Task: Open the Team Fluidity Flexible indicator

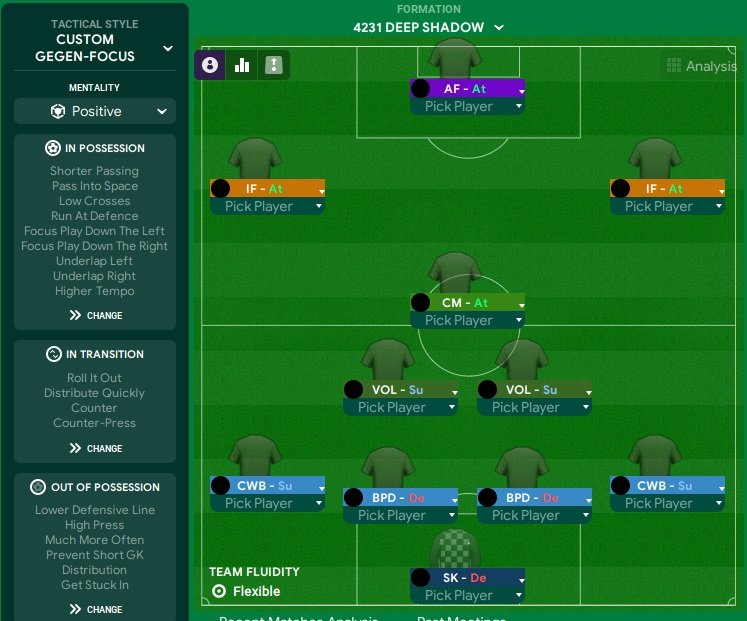Action: point(246,591)
